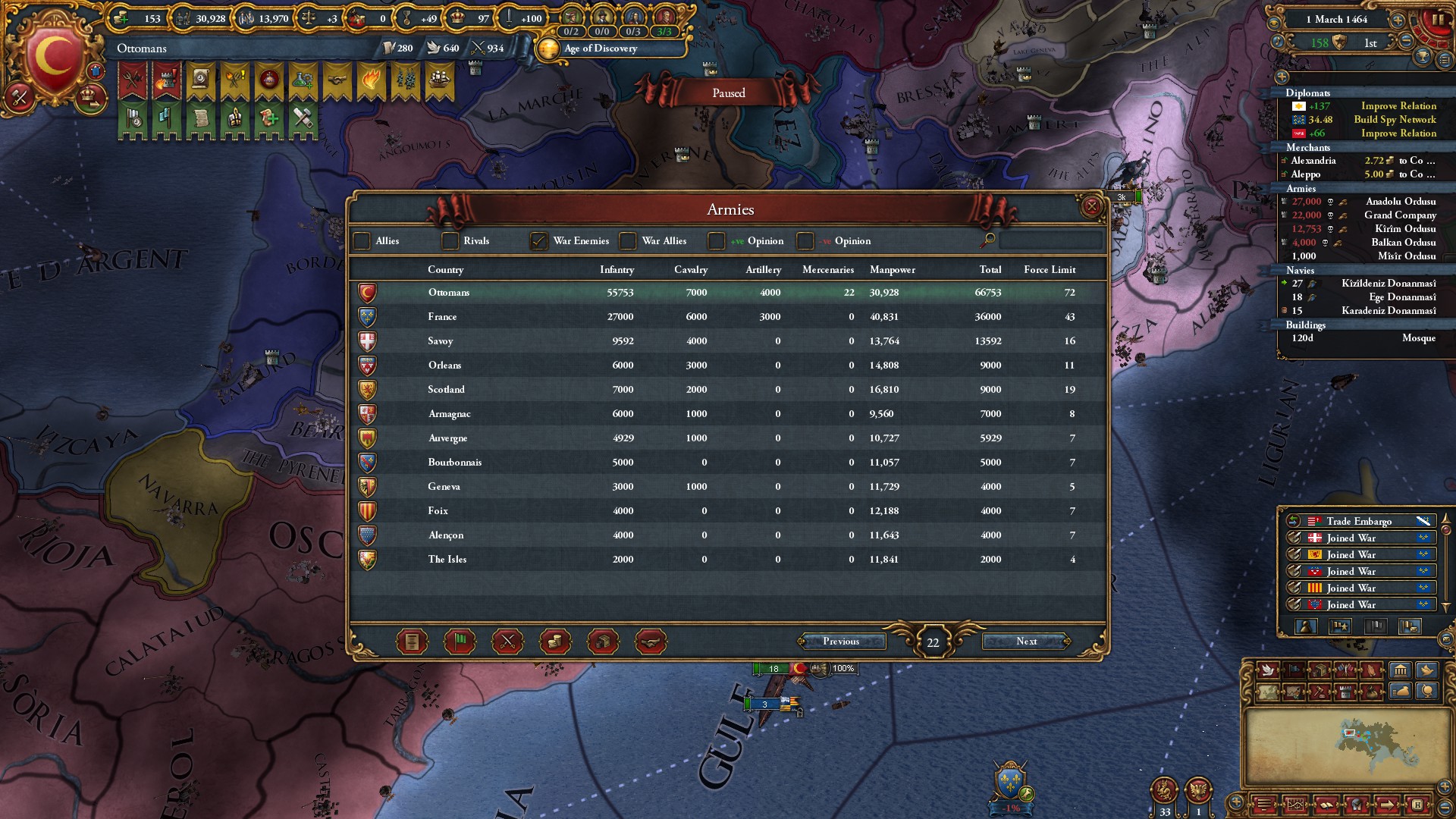Image resolution: width=1456 pixels, height=819 pixels.
Task: Go to the Previous ledger page
Action: tap(841, 642)
